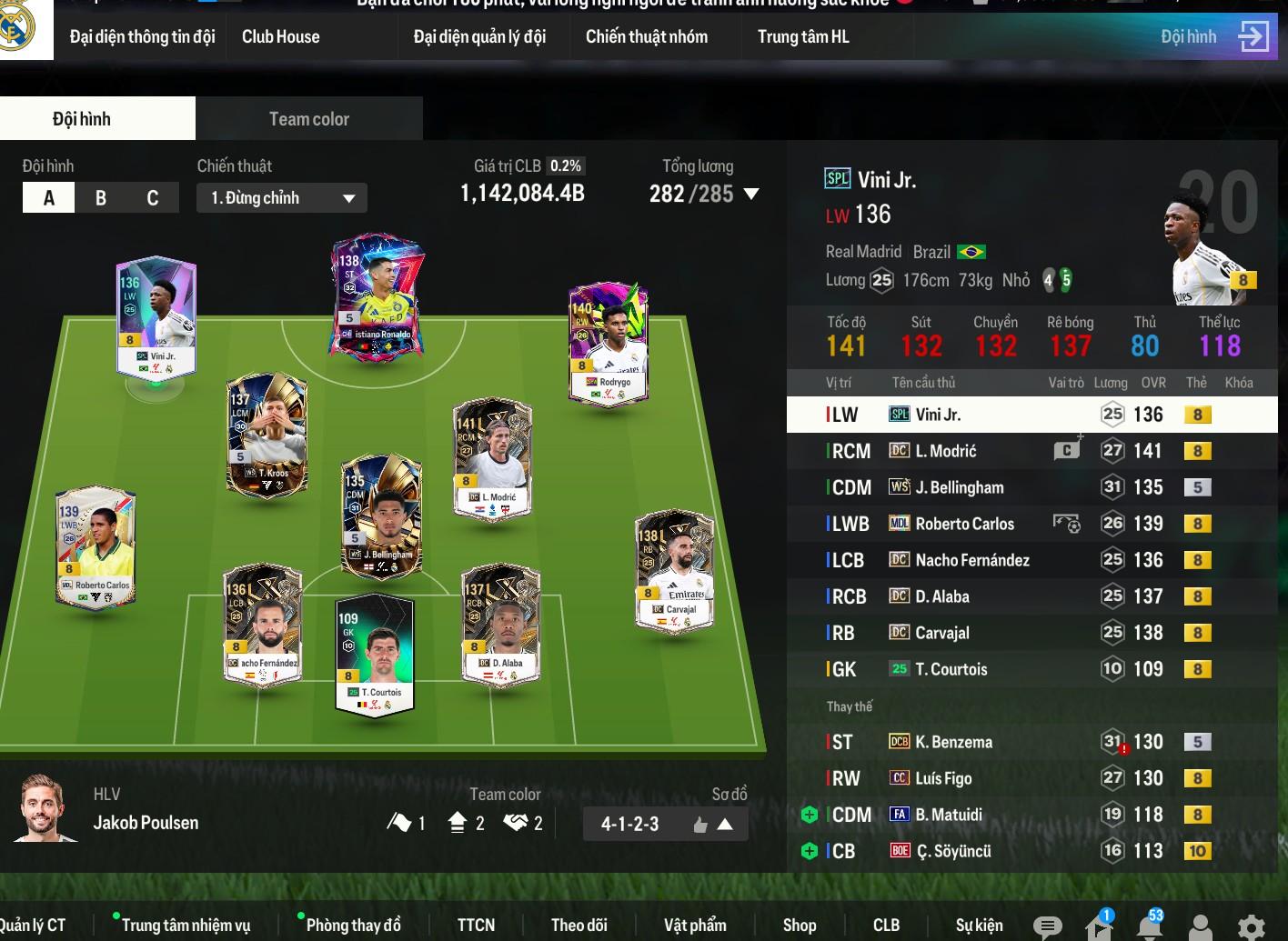Expand the total salary arrow
This screenshot has width=1288, height=941.
(751, 194)
